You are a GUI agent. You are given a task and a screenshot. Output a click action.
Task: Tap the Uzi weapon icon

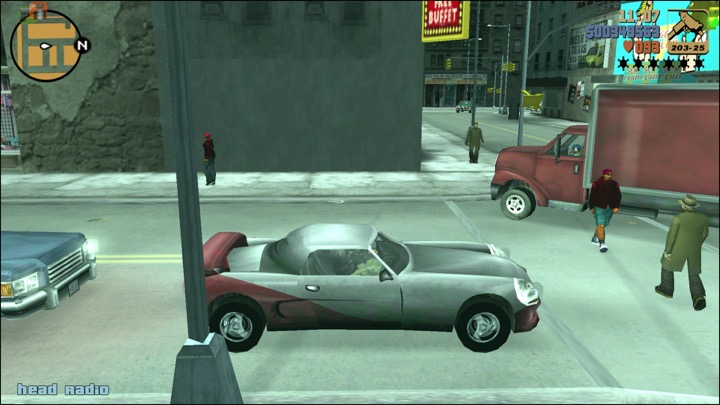pyautogui.click(x=687, y=28)
